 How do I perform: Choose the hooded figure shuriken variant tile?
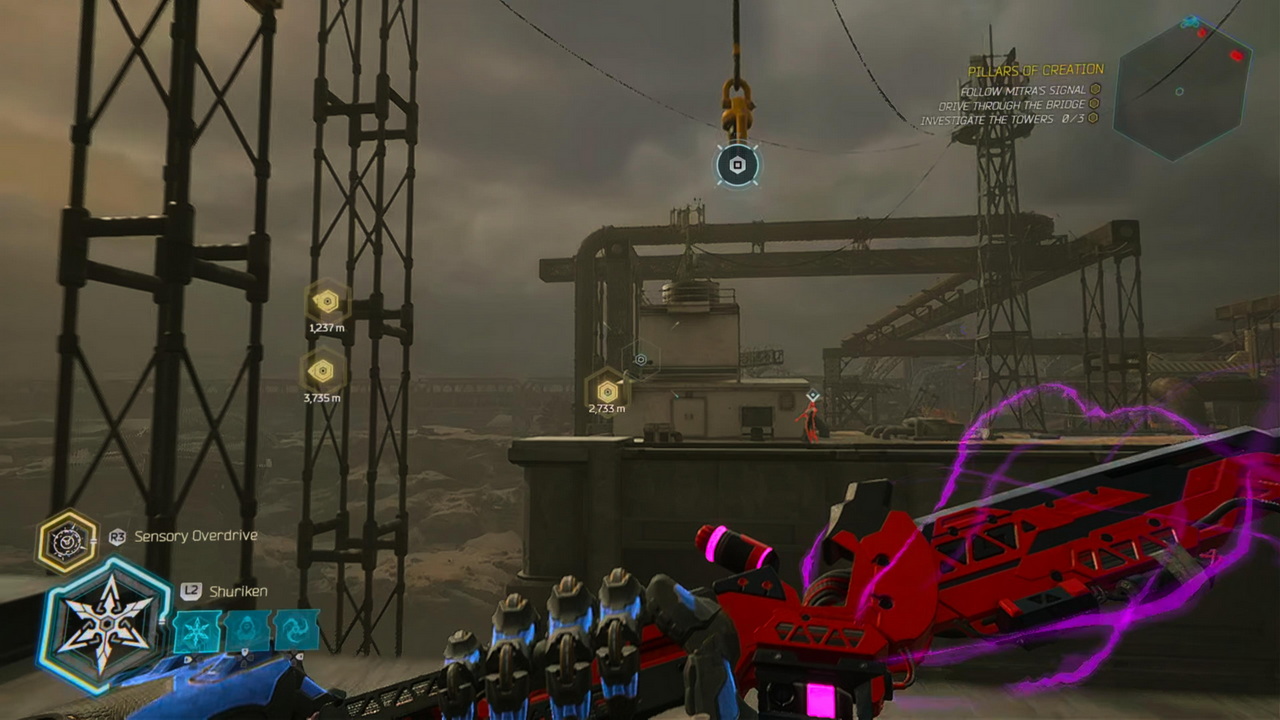click(x=247, y=631)
